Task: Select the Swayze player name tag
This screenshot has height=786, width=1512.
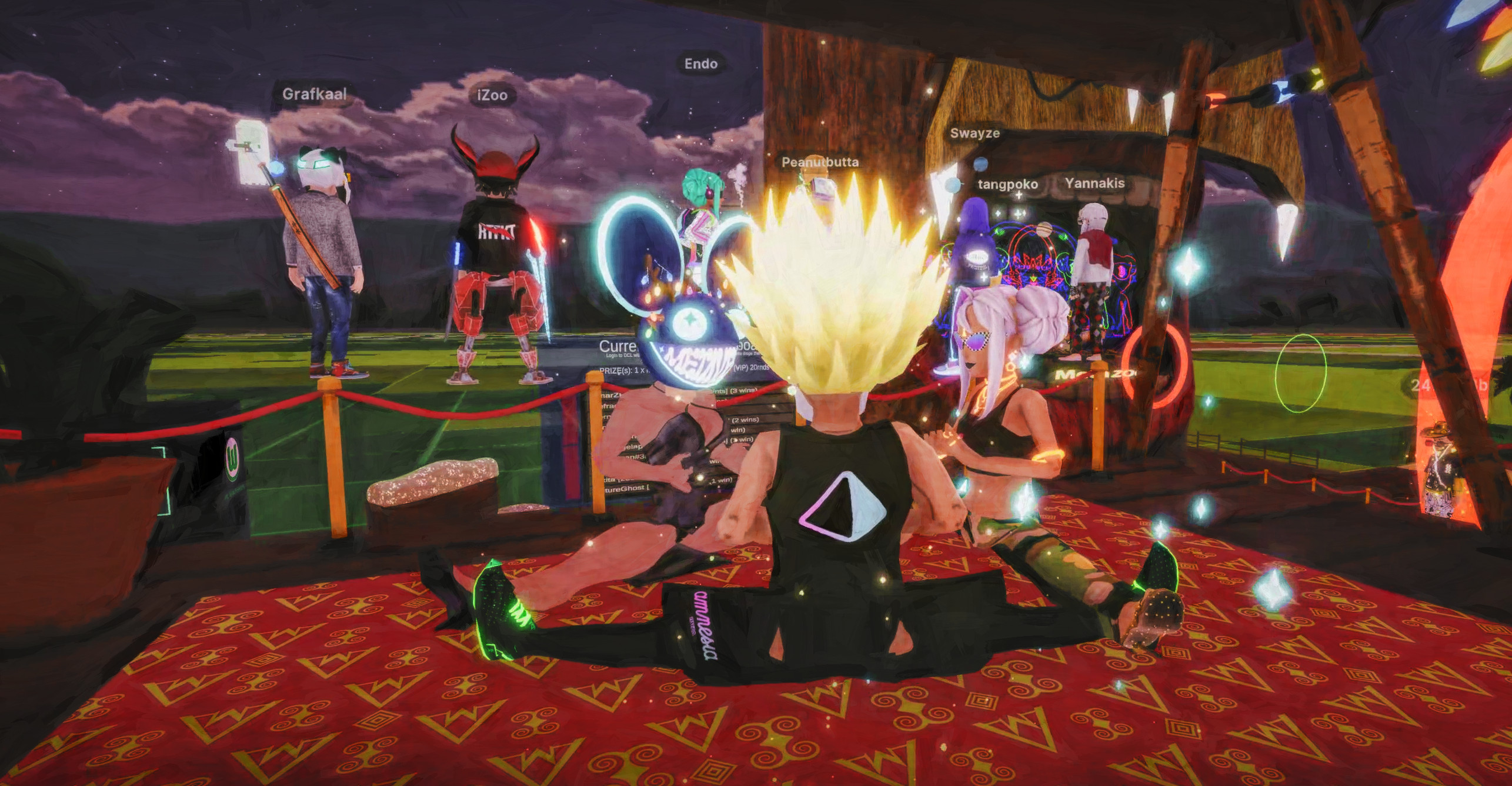Action: tap(974, 133)
